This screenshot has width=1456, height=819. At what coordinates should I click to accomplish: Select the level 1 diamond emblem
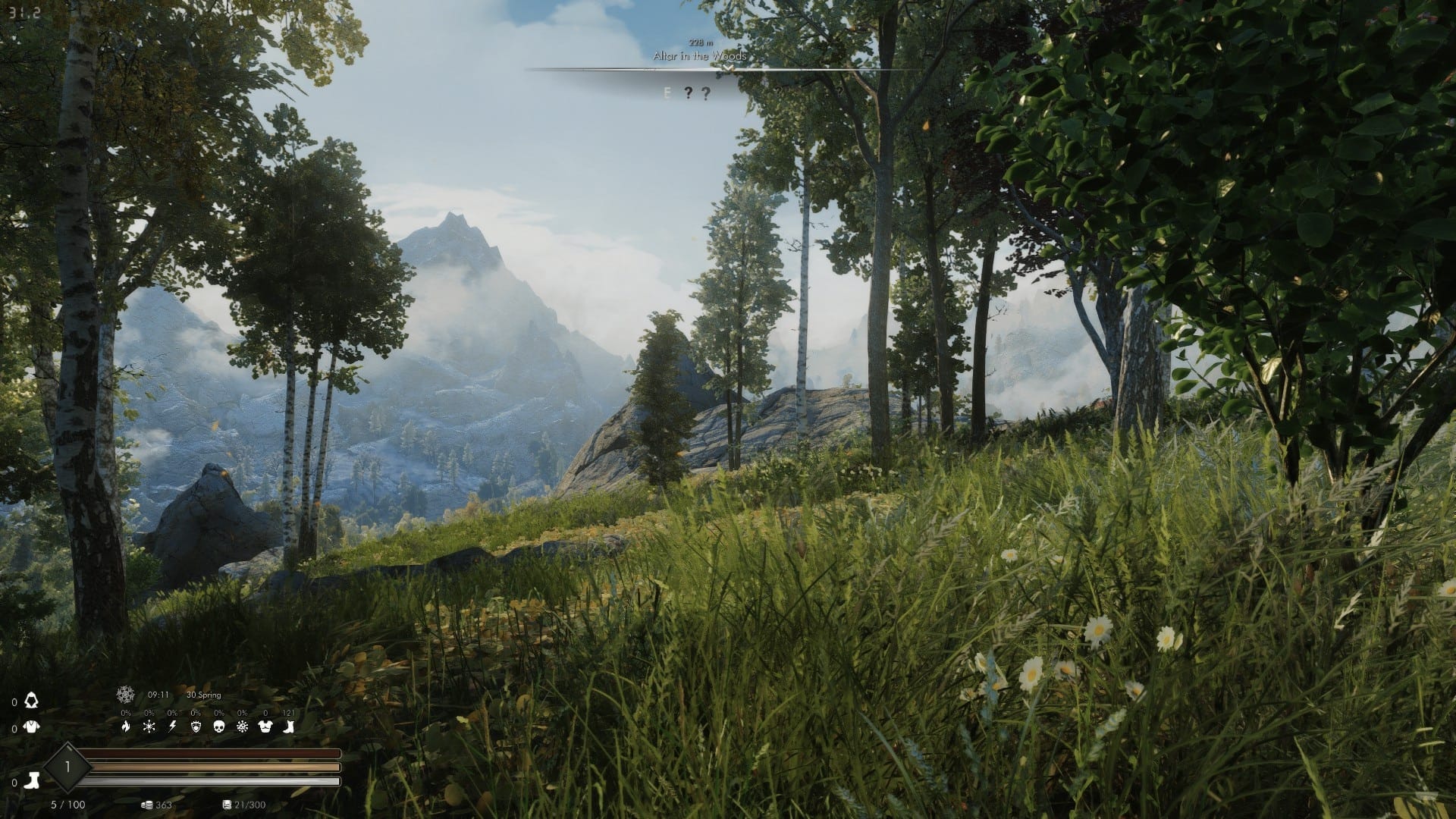pyautogui.click(x=68, y=767)
